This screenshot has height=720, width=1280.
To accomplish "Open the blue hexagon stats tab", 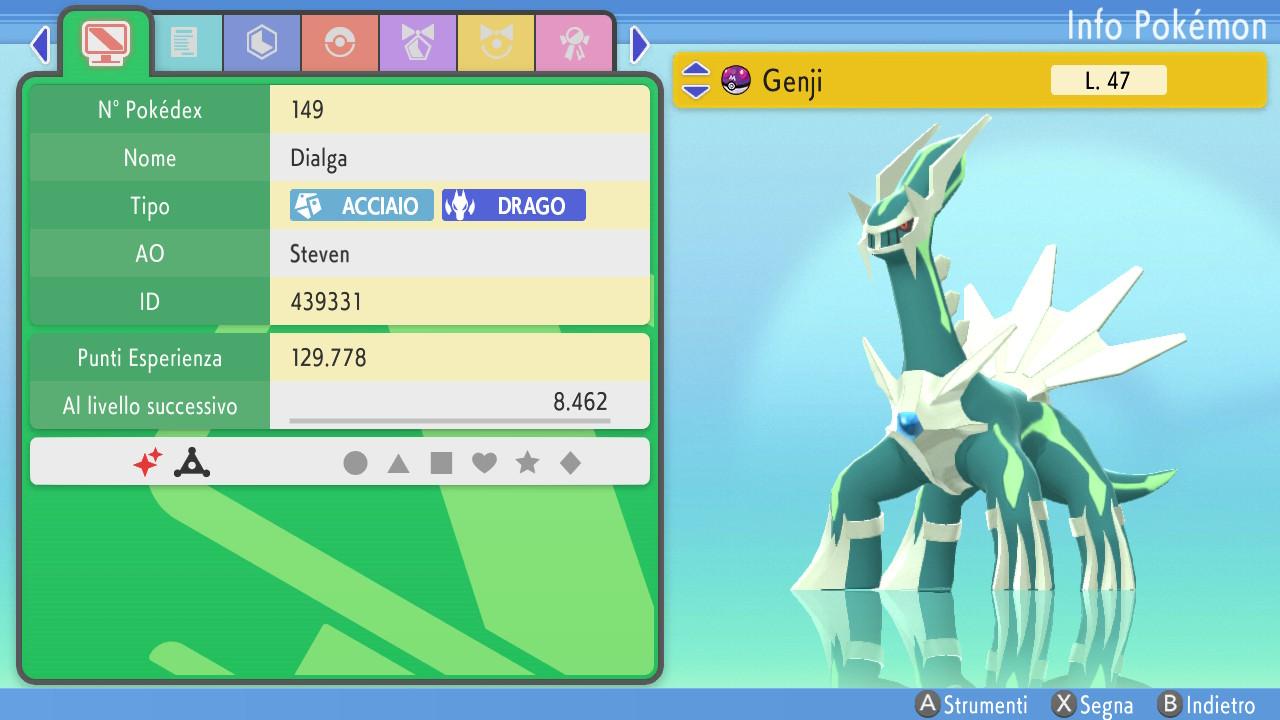I will [x=262, y=42].
